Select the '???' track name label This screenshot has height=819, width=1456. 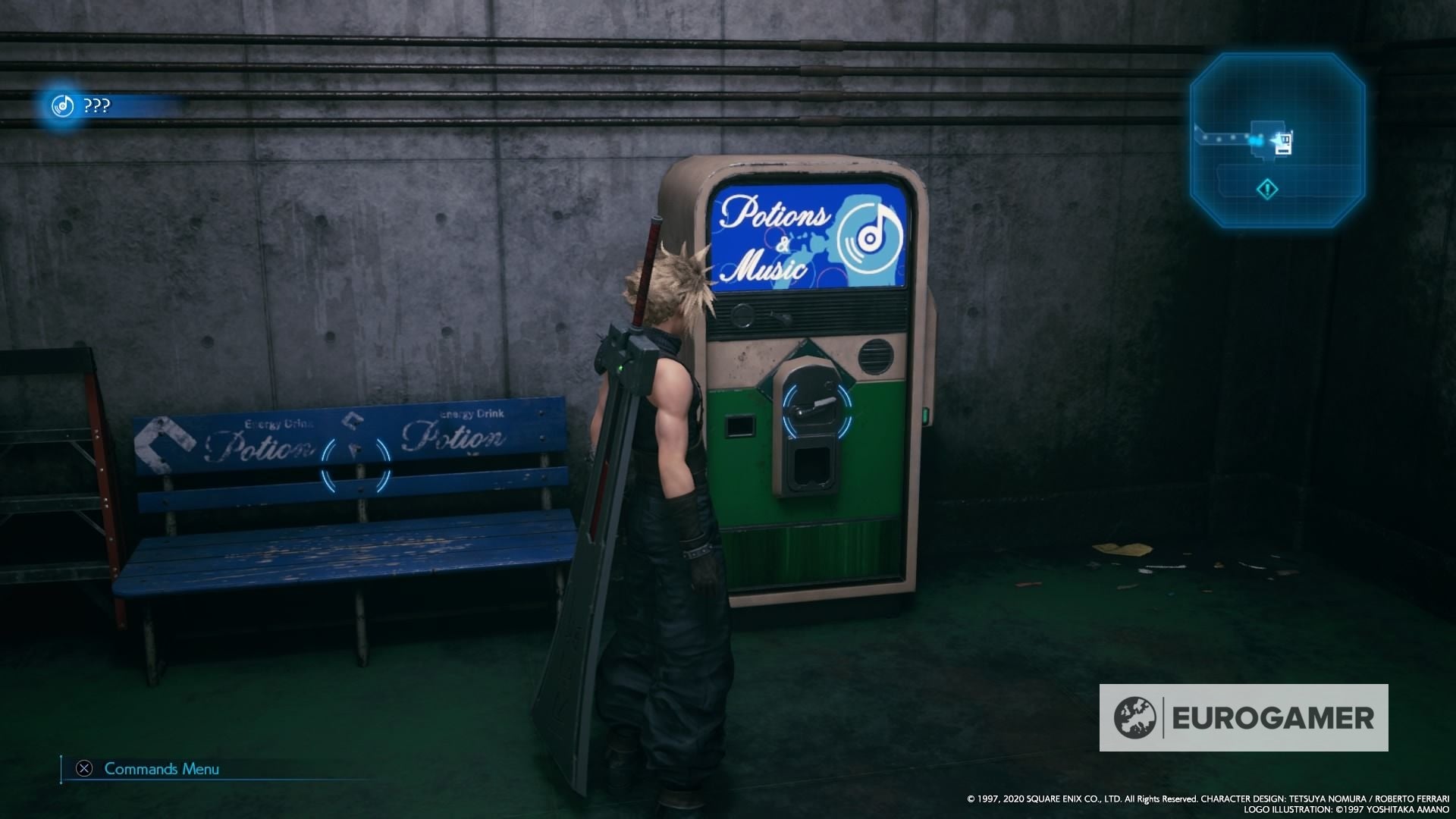tap(99, 105)
